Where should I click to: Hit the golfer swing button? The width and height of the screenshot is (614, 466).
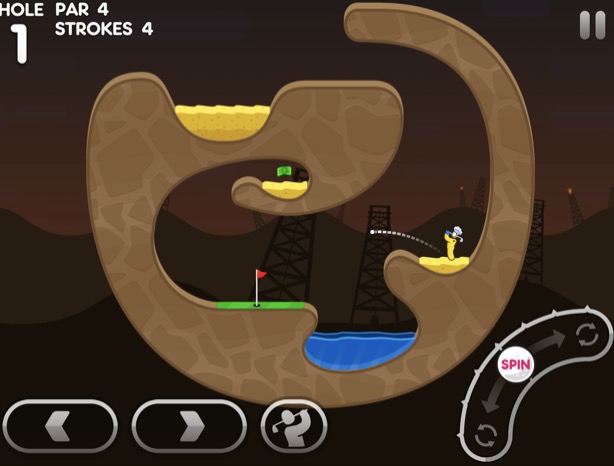294,426
